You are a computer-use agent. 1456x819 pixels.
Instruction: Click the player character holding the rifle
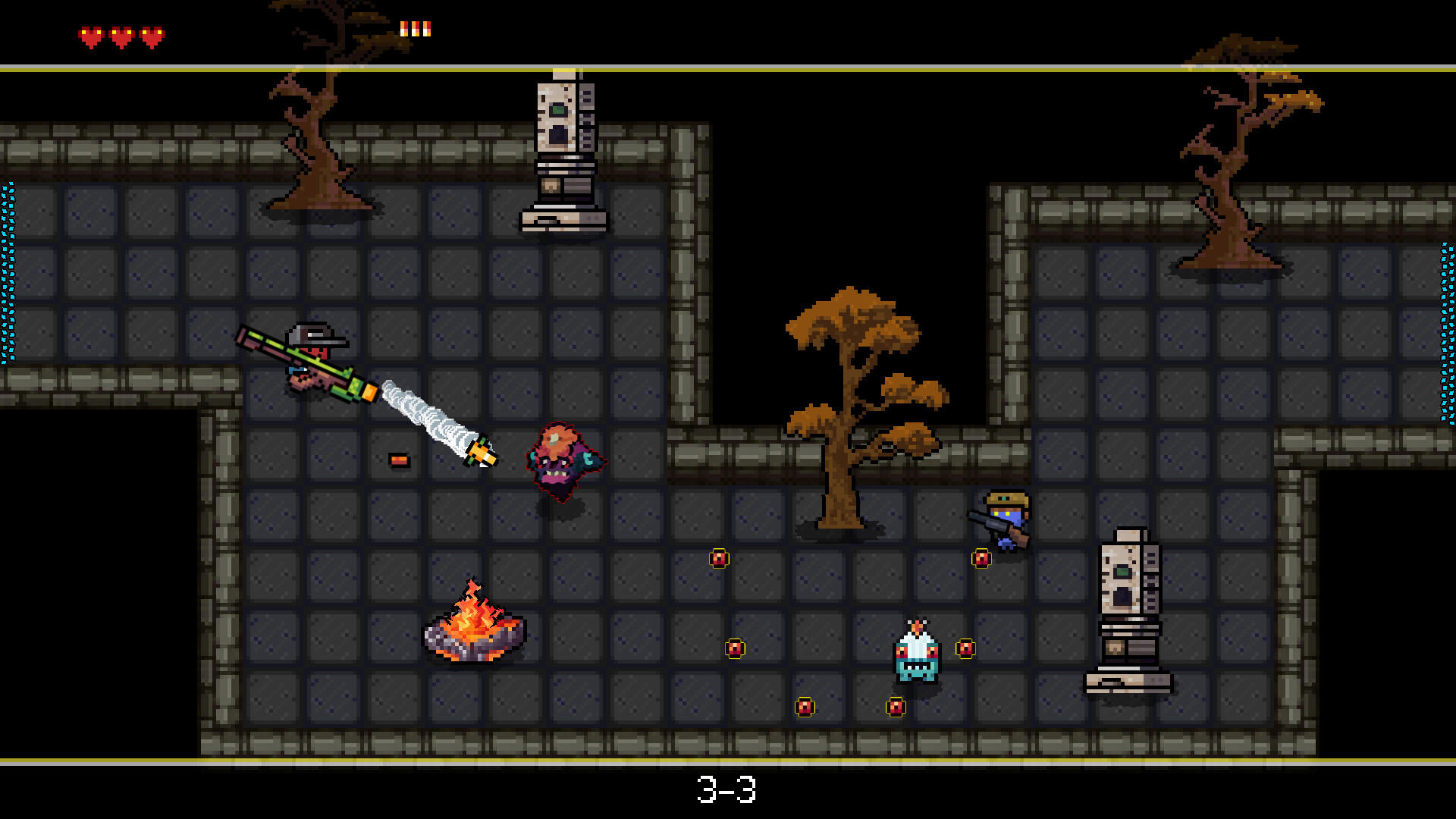311,364
